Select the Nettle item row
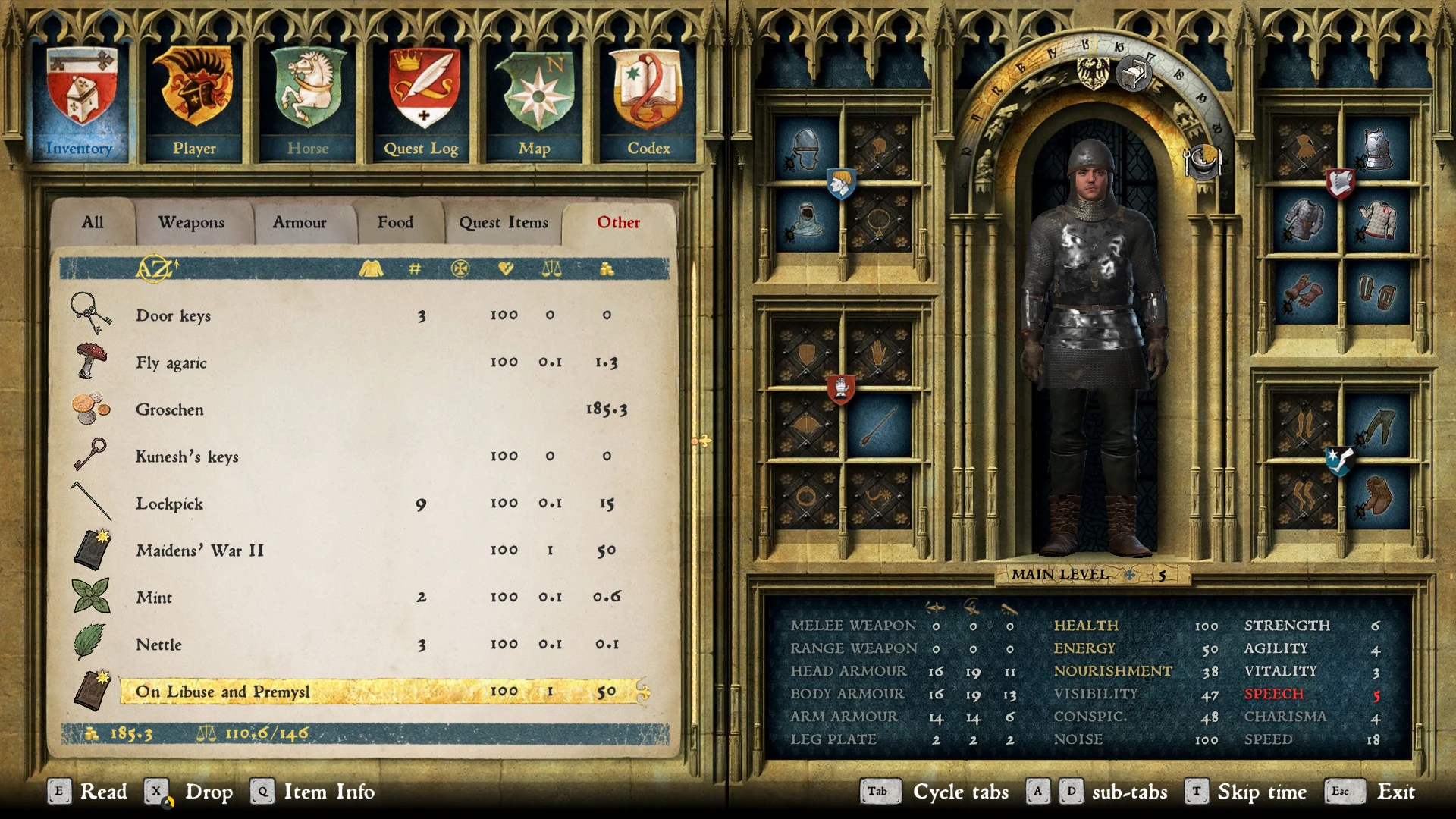Image resolution: width=1456 pixels, height=819 pixels. (x=159, y=645)
